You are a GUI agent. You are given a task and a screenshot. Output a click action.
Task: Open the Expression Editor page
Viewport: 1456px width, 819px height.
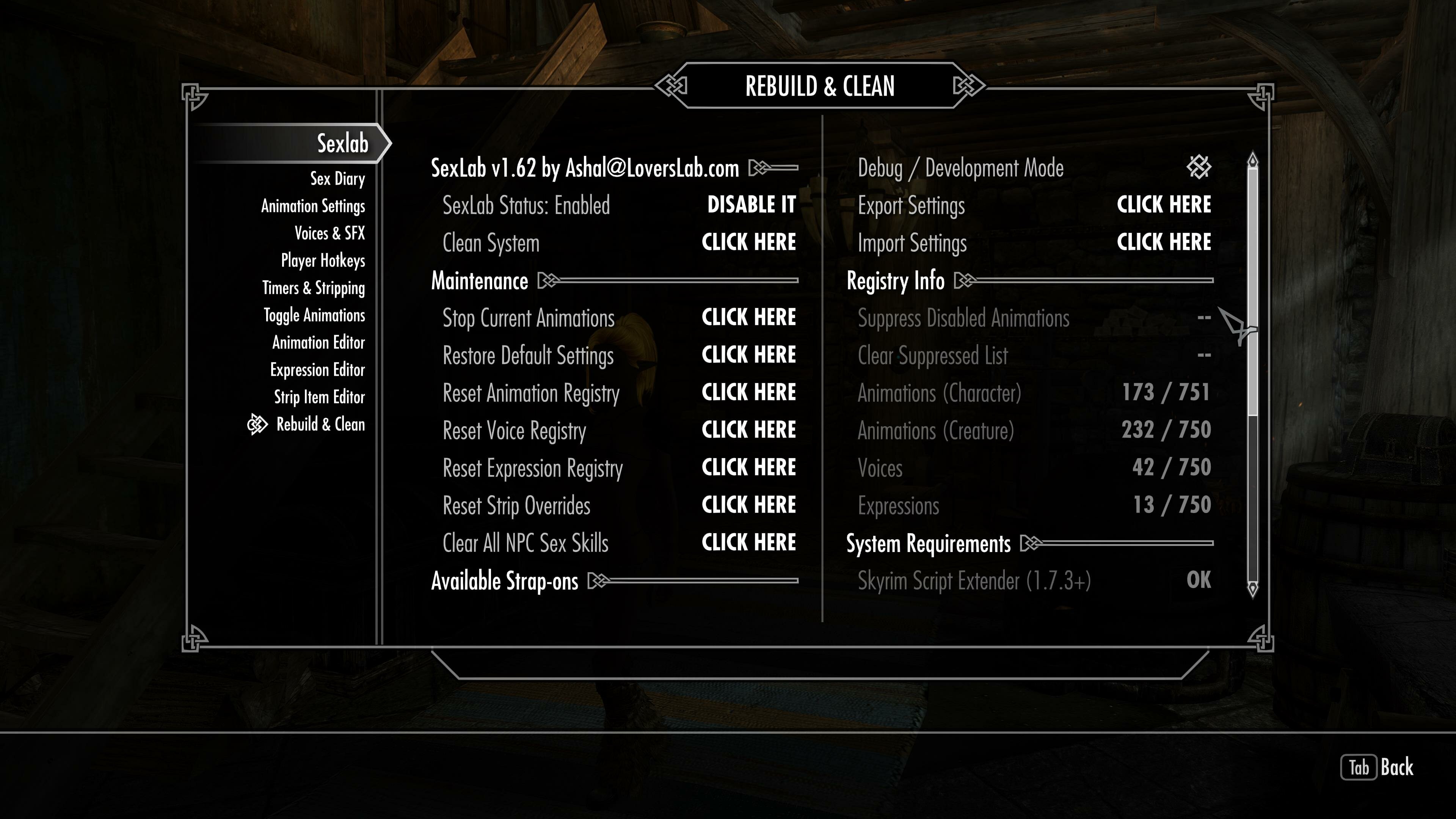click(x=317, y=370)
